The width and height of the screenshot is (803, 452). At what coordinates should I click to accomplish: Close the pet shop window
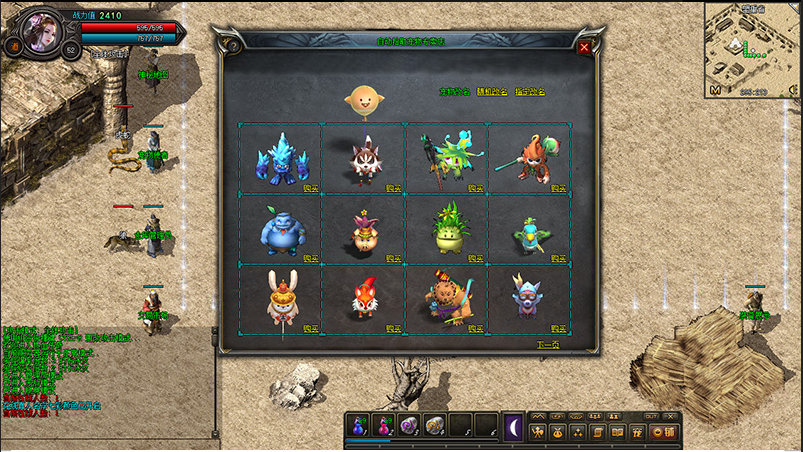pyautogui.click(x=584, y=47)
